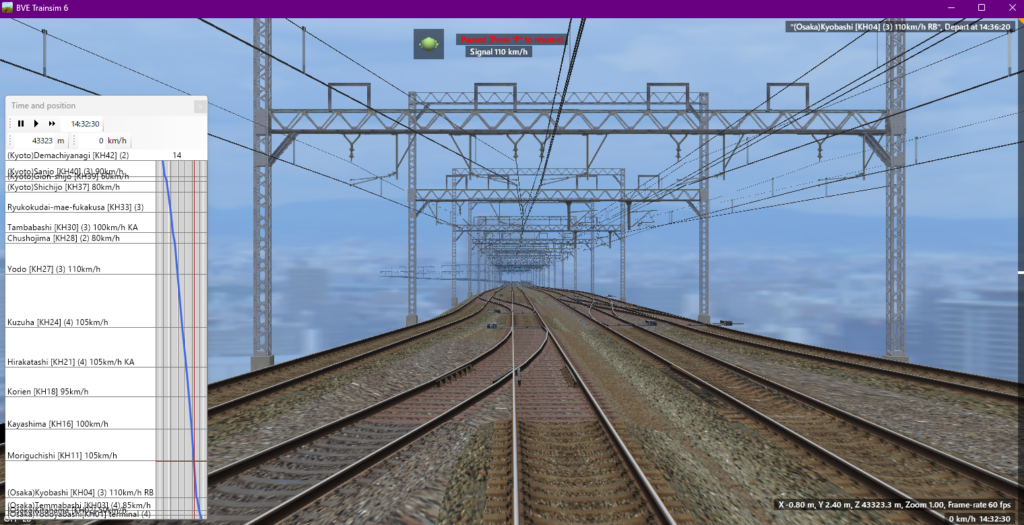Click the play button in the time panel
Image resolution: width=1024 pixels, height=525 pixels.
coord(36,124)
